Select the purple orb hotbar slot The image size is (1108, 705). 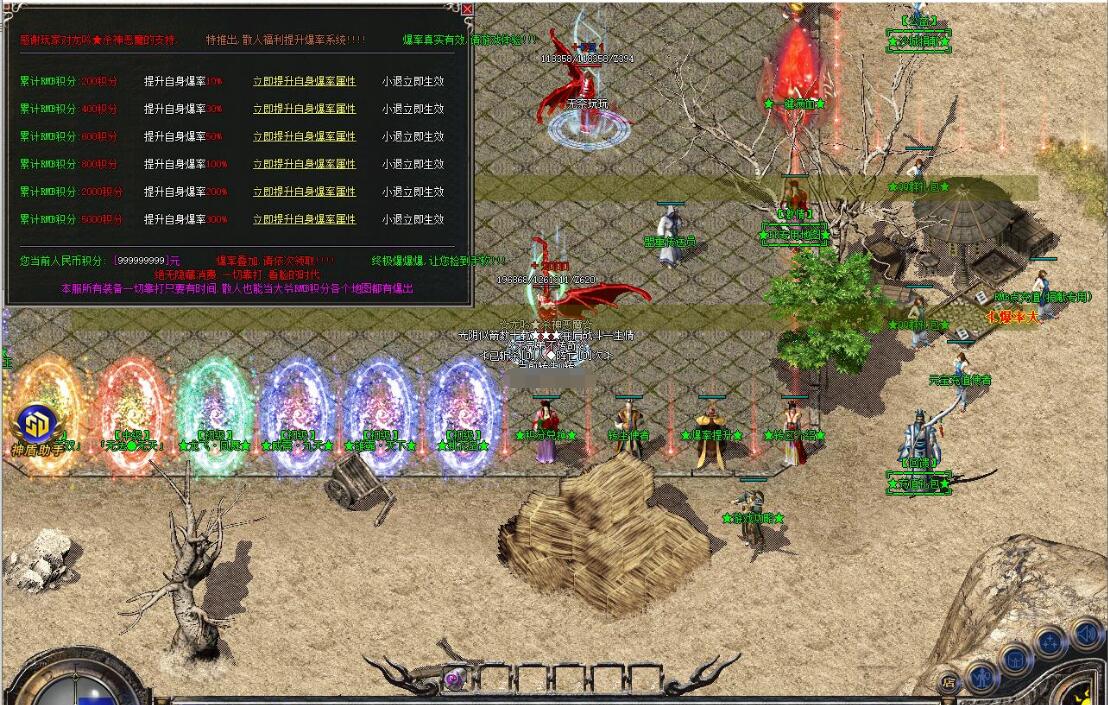click(453, 680)
